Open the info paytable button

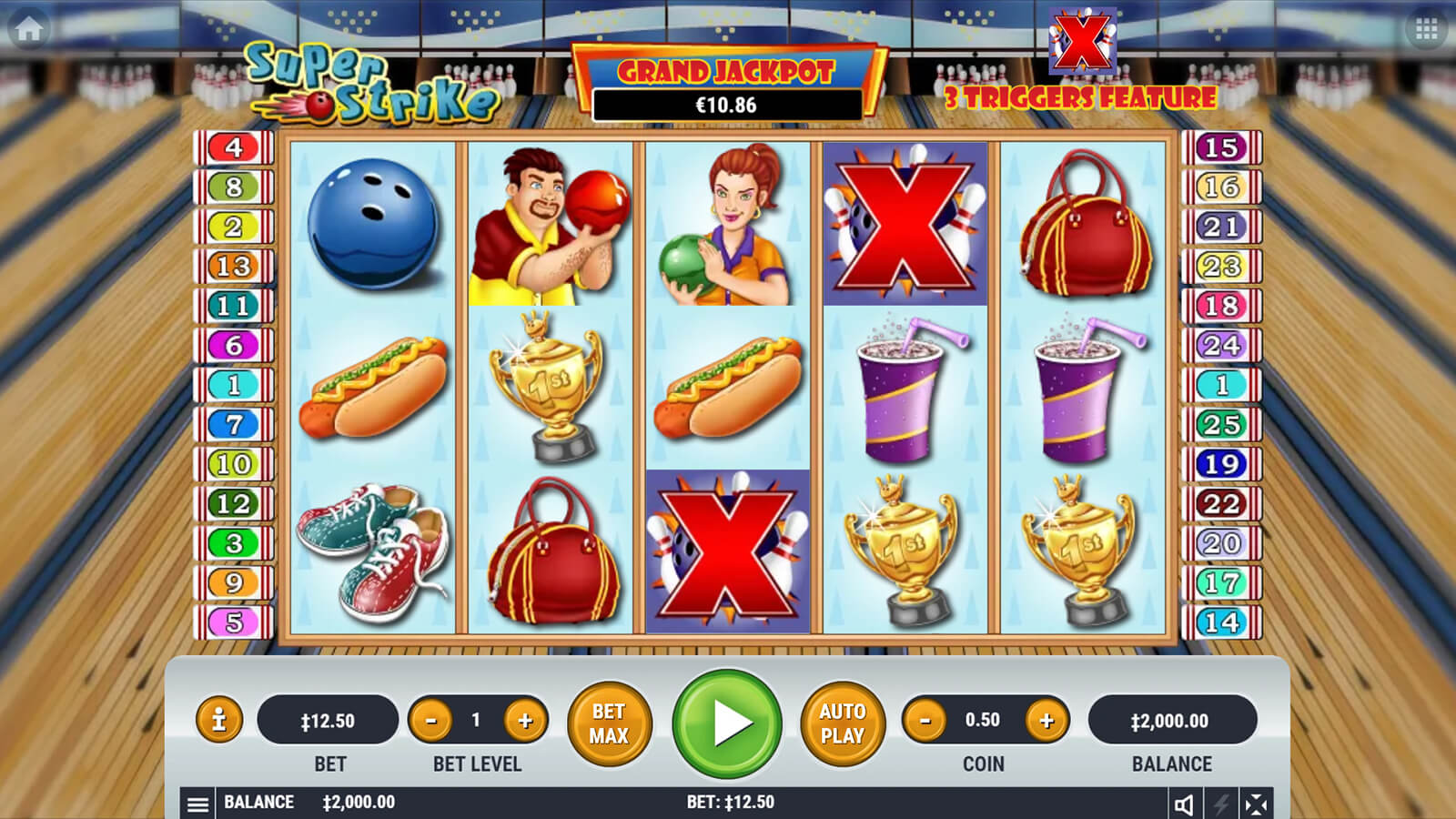[218, 721]
